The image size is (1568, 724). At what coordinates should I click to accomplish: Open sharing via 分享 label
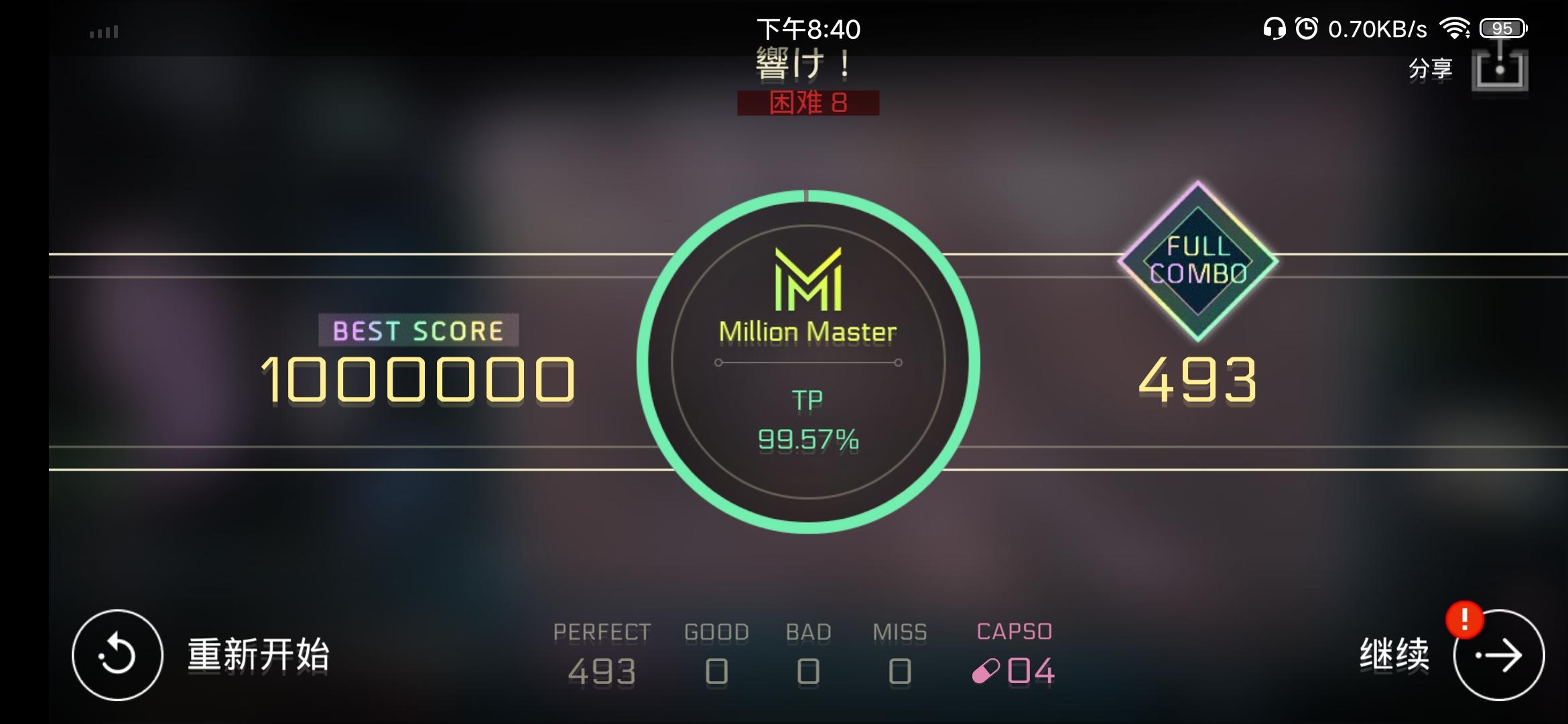(1431, 68)
